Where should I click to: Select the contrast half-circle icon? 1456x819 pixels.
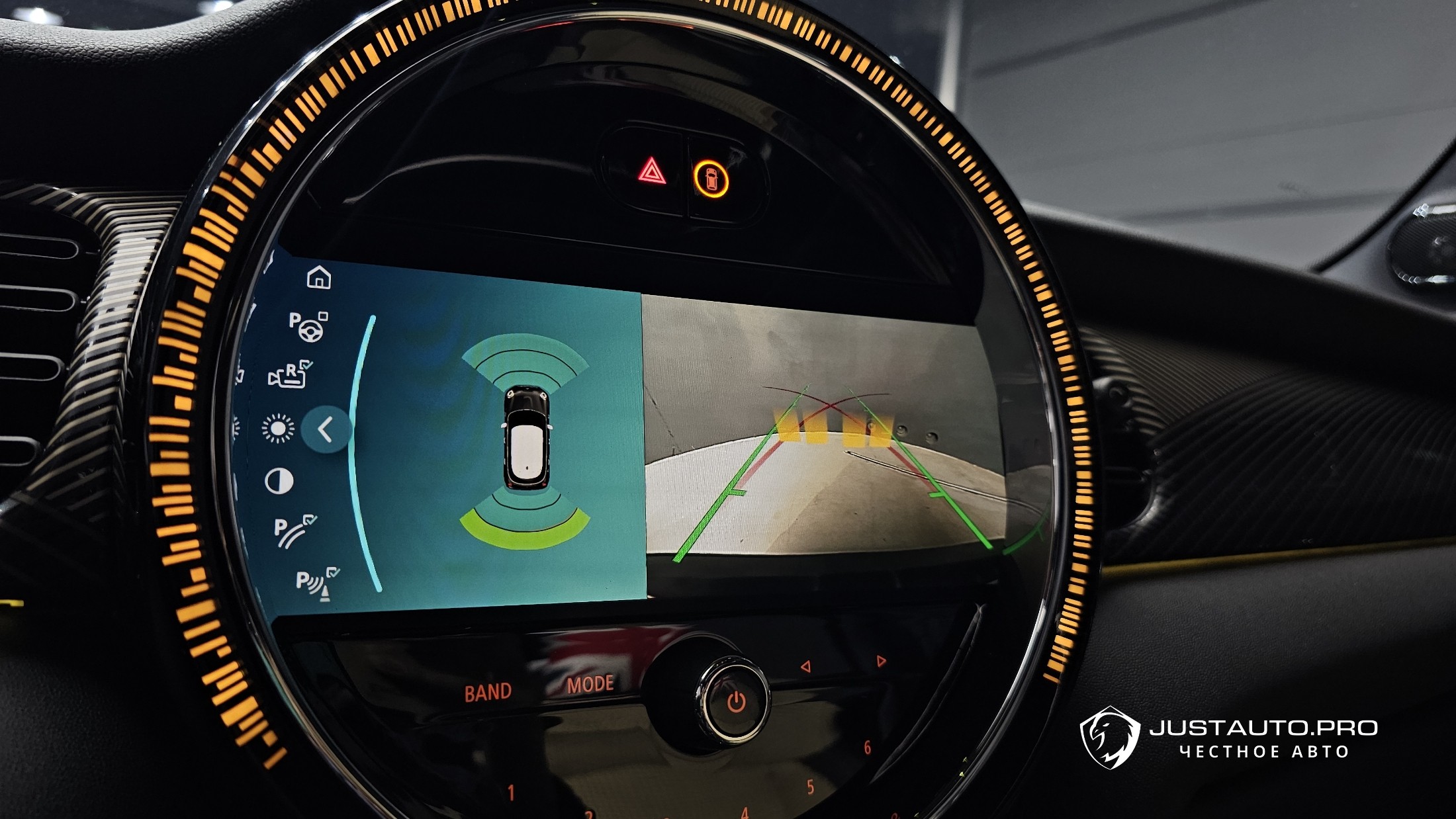click(279, 482)
